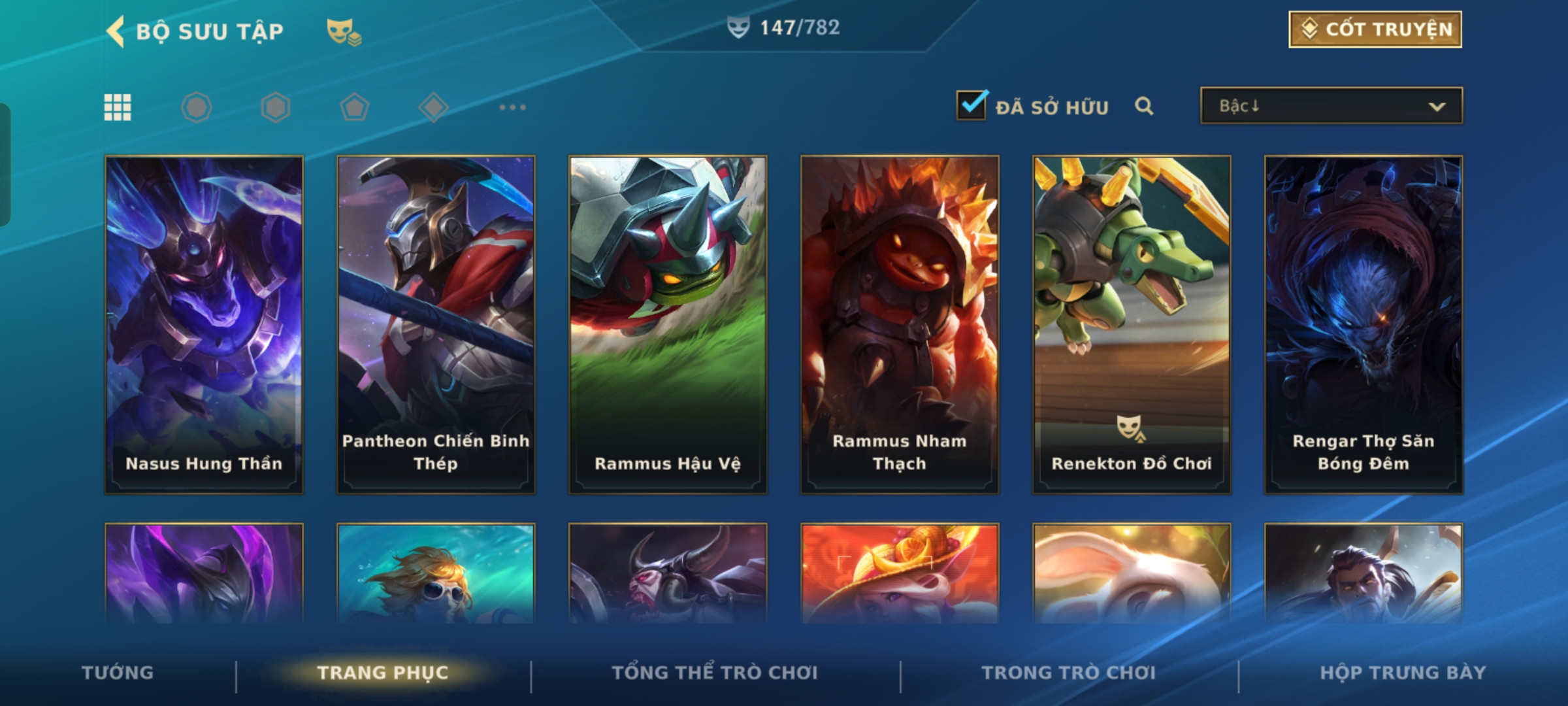Select the Nasus Hung Thần skin card
Screen dimensions: 1568x706
coord(204,324)
